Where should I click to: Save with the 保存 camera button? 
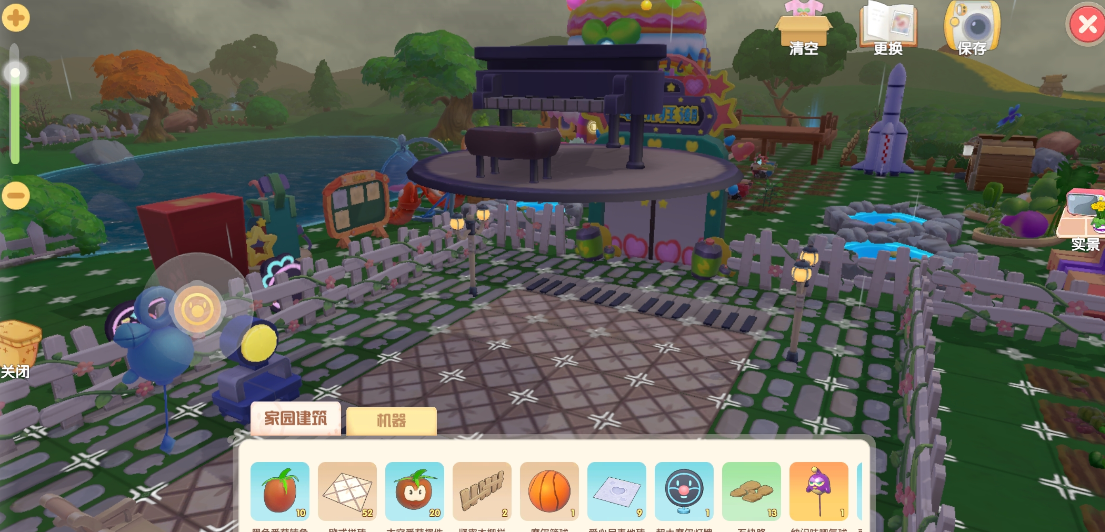pyautogui.click(x=972, y=27)
